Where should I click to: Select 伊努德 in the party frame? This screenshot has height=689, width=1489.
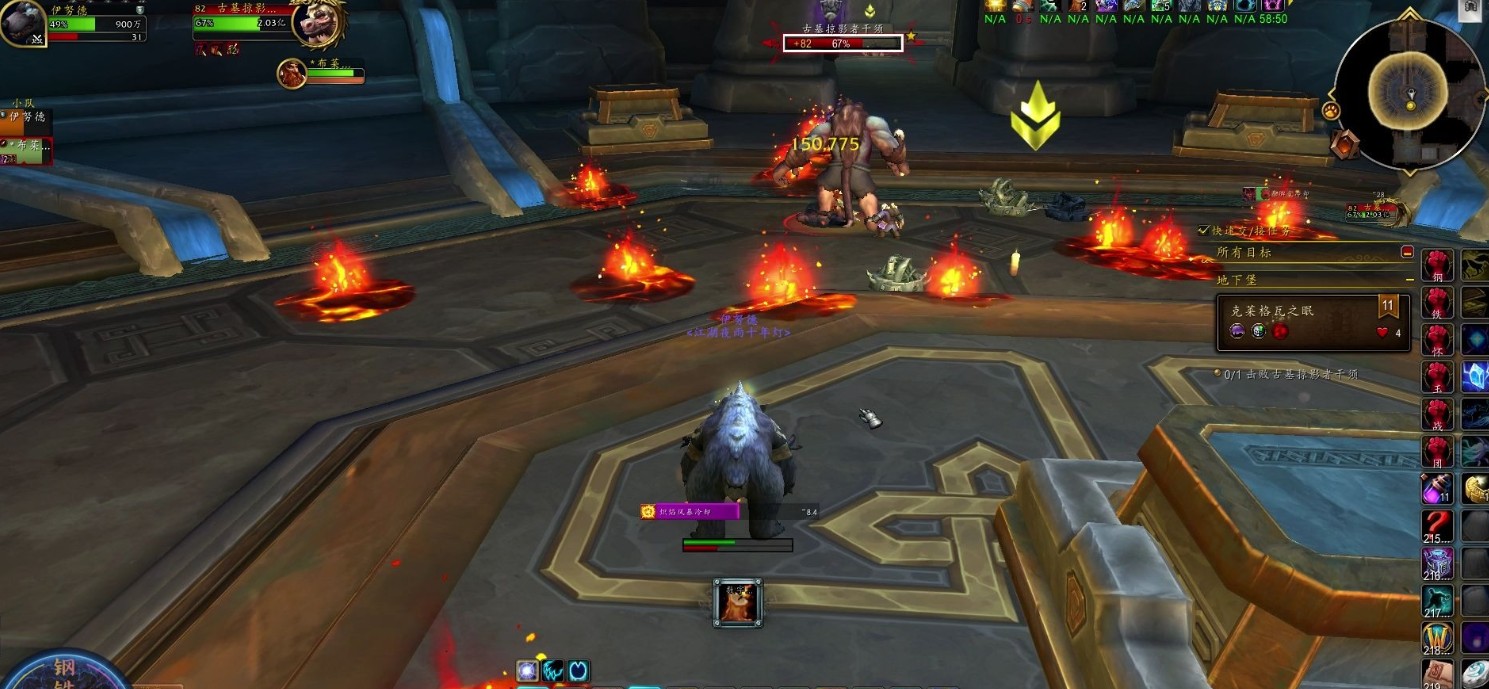tap(26, 118)
